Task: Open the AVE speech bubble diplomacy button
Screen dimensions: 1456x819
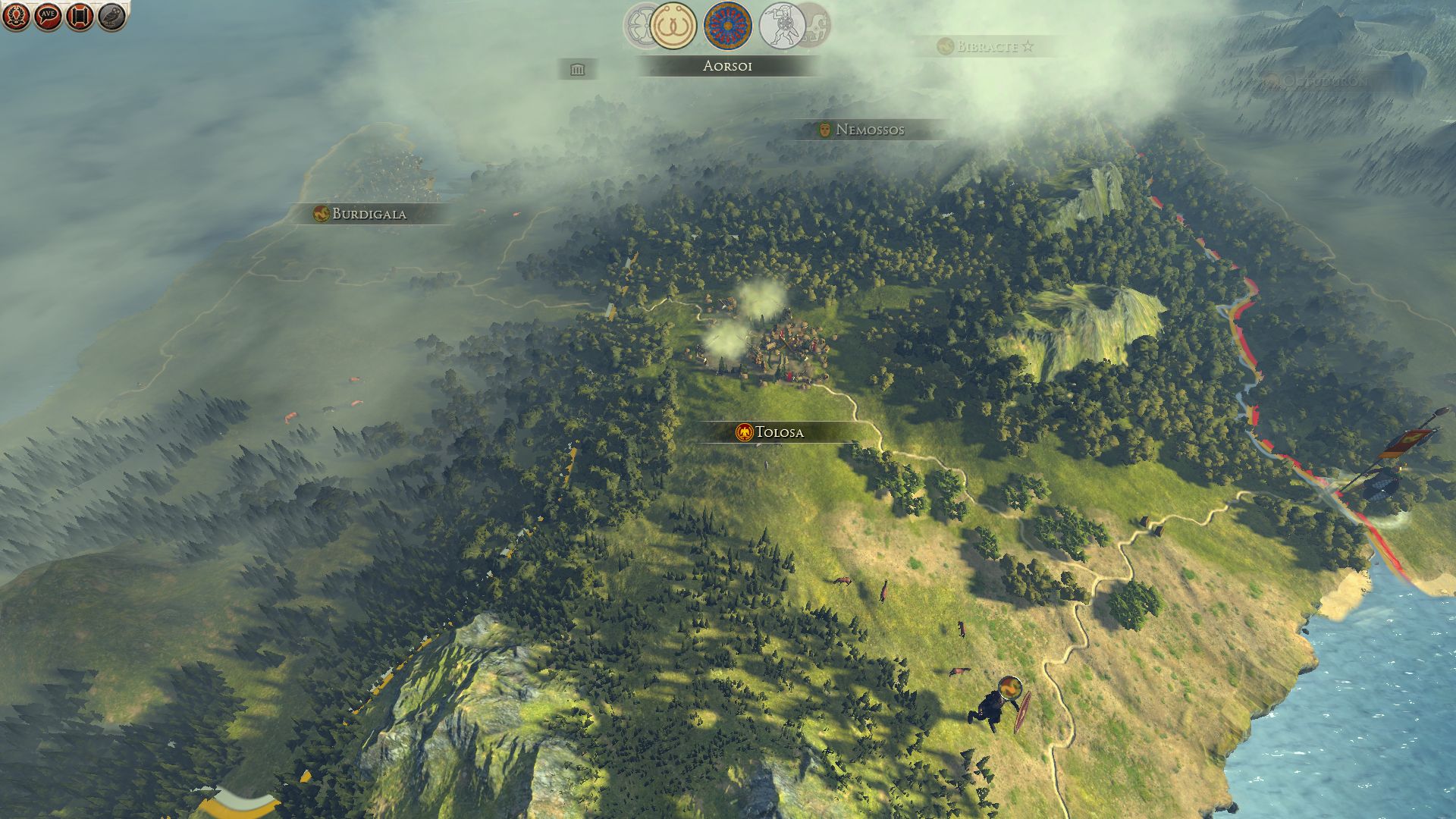Action: click(x=48, y=17)
